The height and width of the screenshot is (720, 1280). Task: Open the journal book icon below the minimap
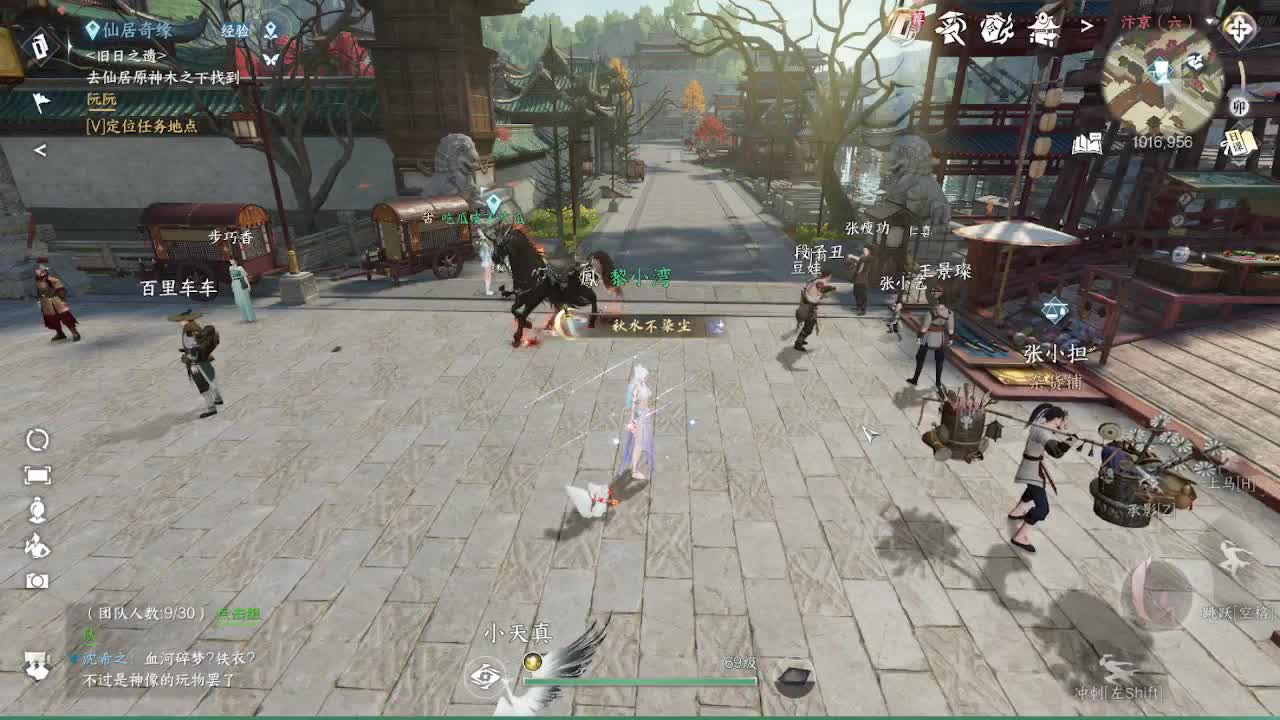pos(1089,145)
